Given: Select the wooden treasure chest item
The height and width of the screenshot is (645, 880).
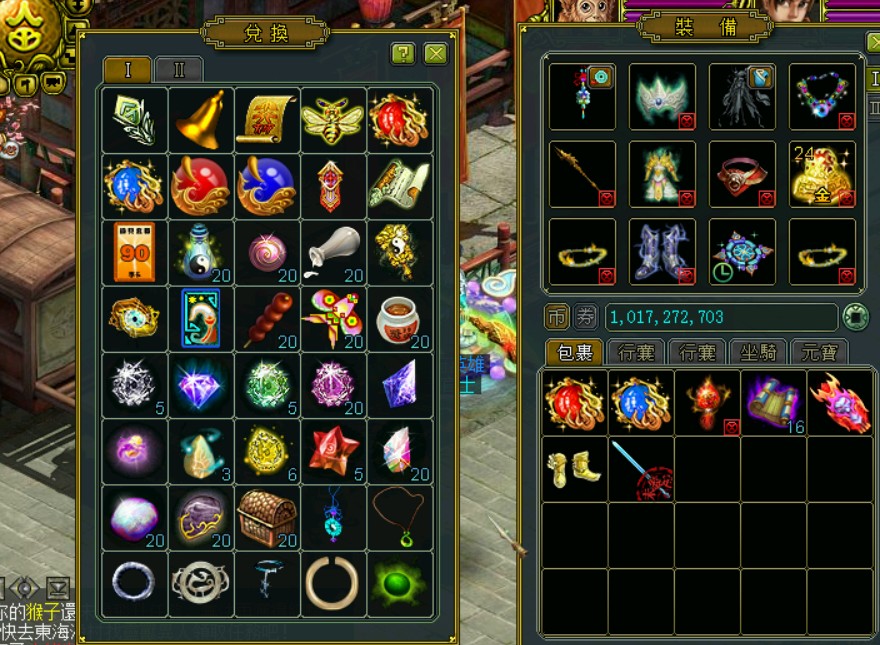Looking at the screenshot, I should point(268,517).
